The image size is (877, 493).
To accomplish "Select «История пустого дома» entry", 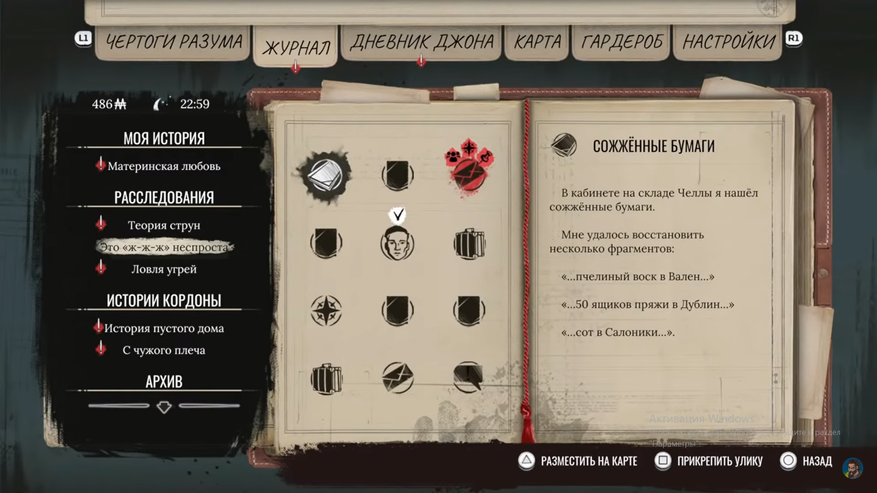I will pyautogui.click(x=164, y=328).
